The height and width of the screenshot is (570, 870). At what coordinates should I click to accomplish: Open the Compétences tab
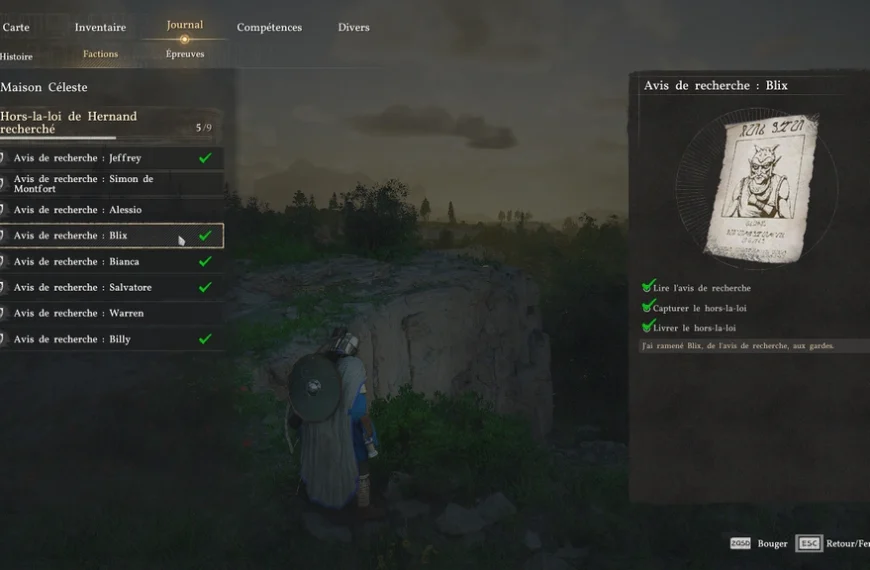[269, 27]
